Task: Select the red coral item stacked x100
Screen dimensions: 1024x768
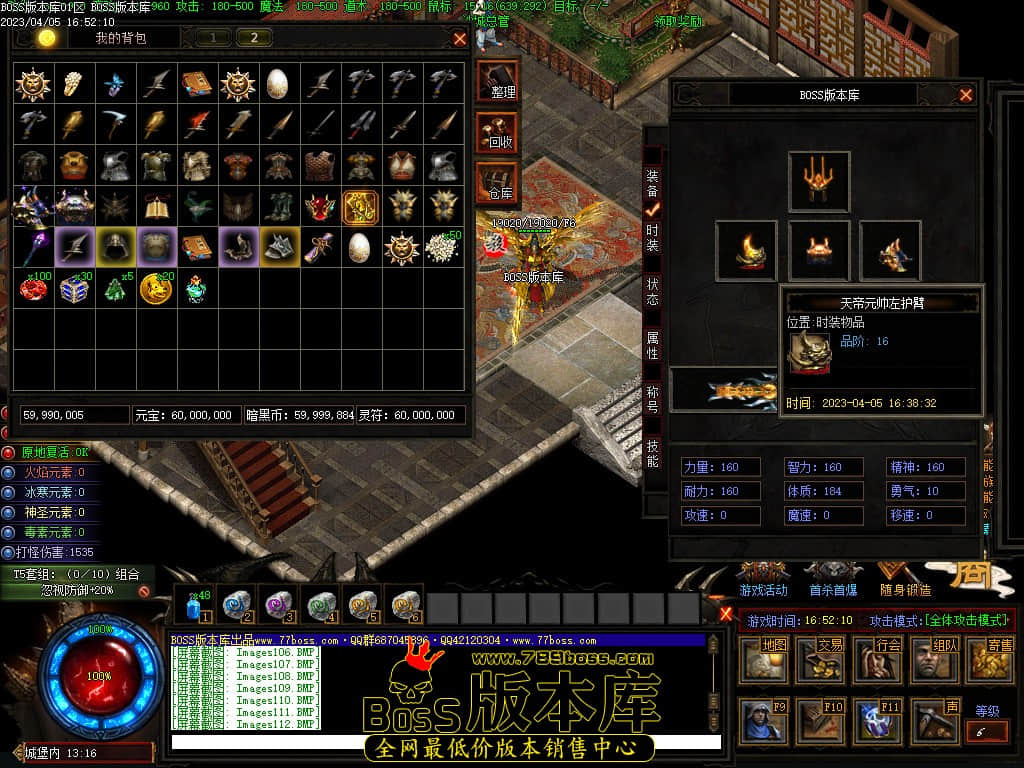Action: 34,288
